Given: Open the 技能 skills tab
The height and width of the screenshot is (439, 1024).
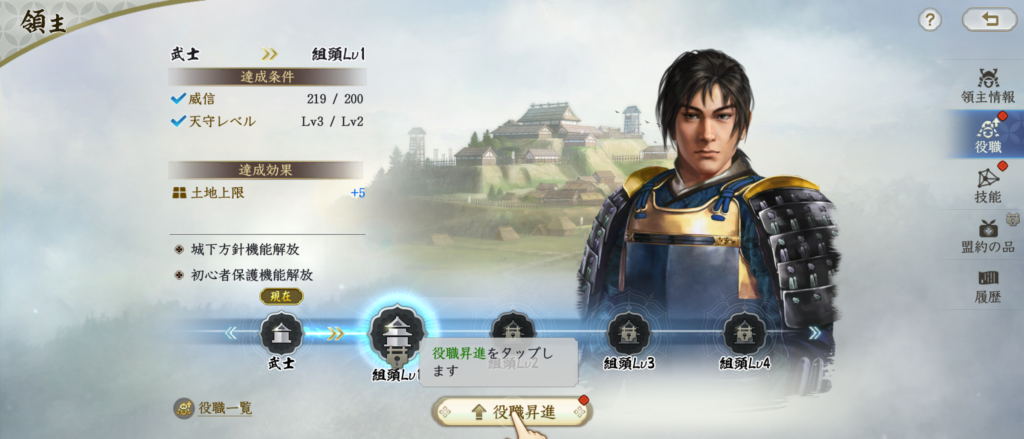Looking at the screenshot, I should tap(988, 186).
